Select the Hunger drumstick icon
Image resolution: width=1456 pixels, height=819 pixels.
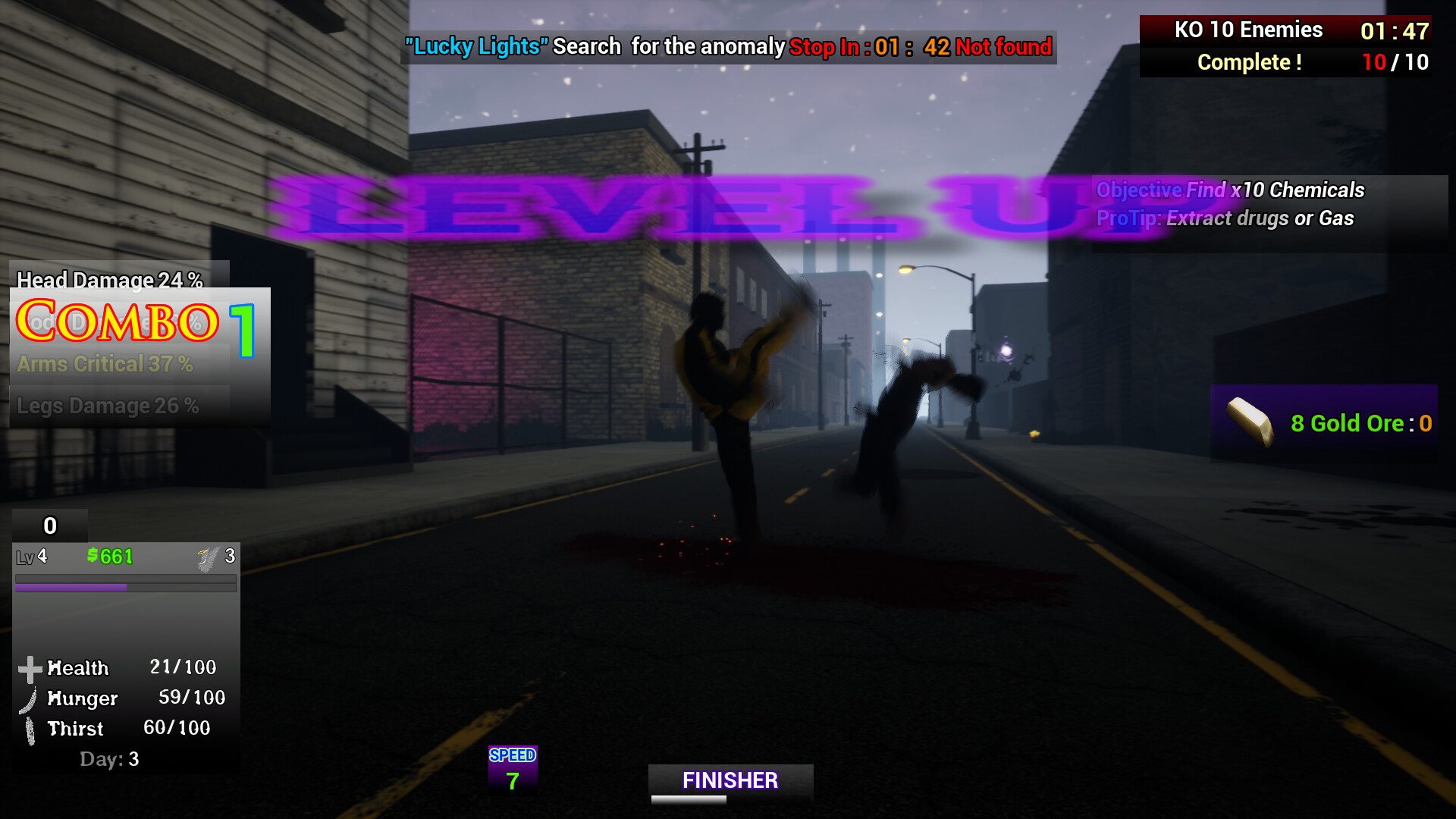[x=30, y=698]
